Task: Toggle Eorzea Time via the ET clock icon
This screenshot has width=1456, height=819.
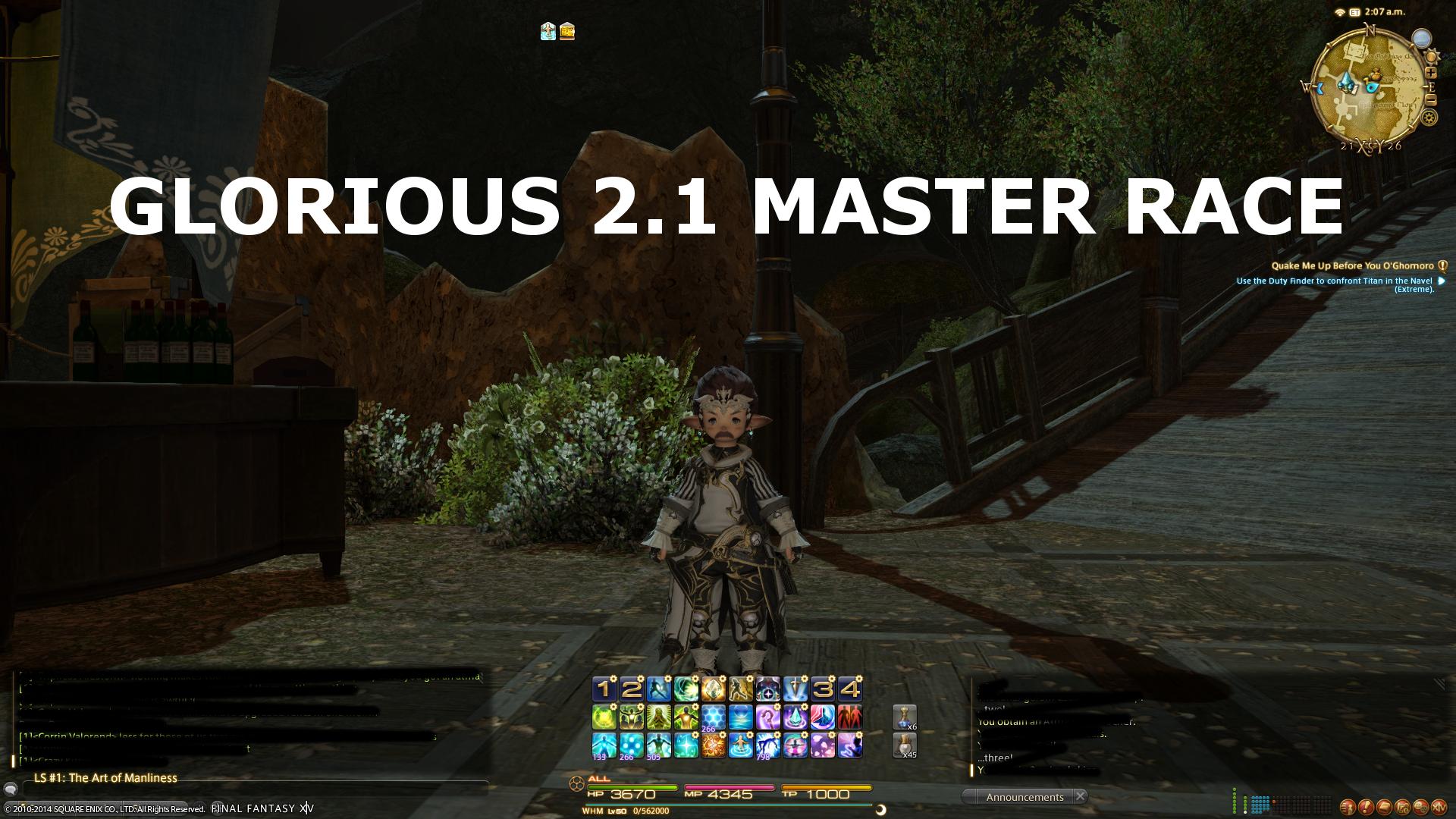Action: coord(1353,12)
